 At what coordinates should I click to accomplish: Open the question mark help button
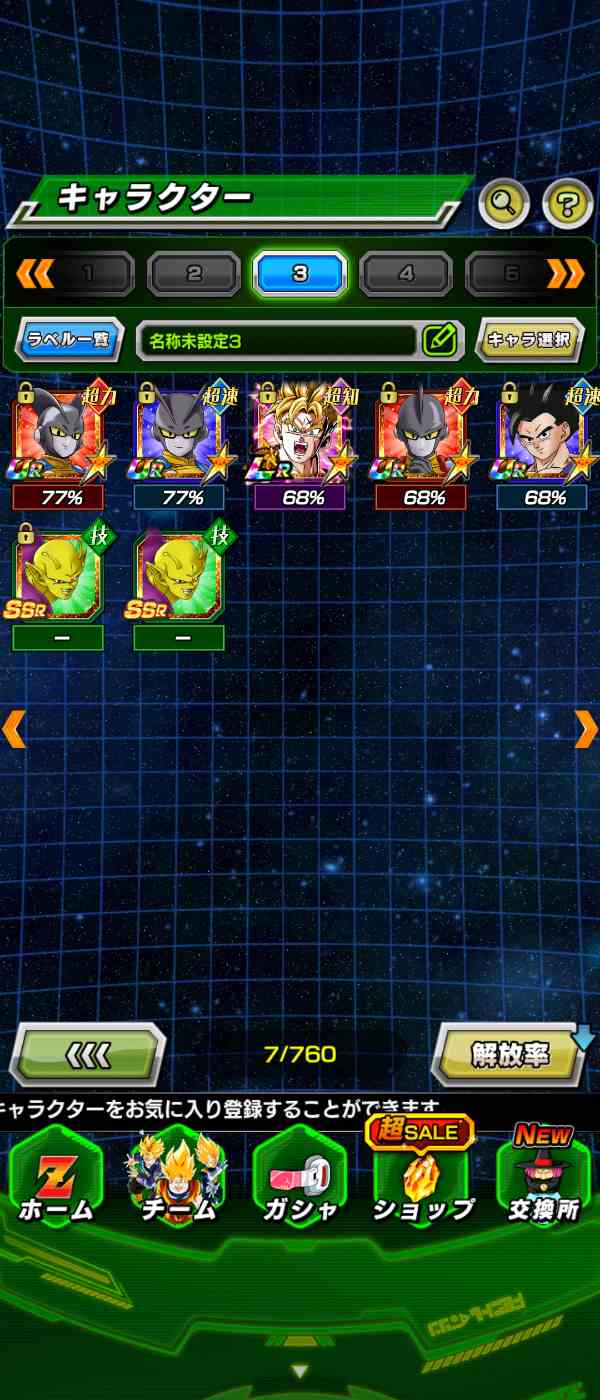click(567, 204)
